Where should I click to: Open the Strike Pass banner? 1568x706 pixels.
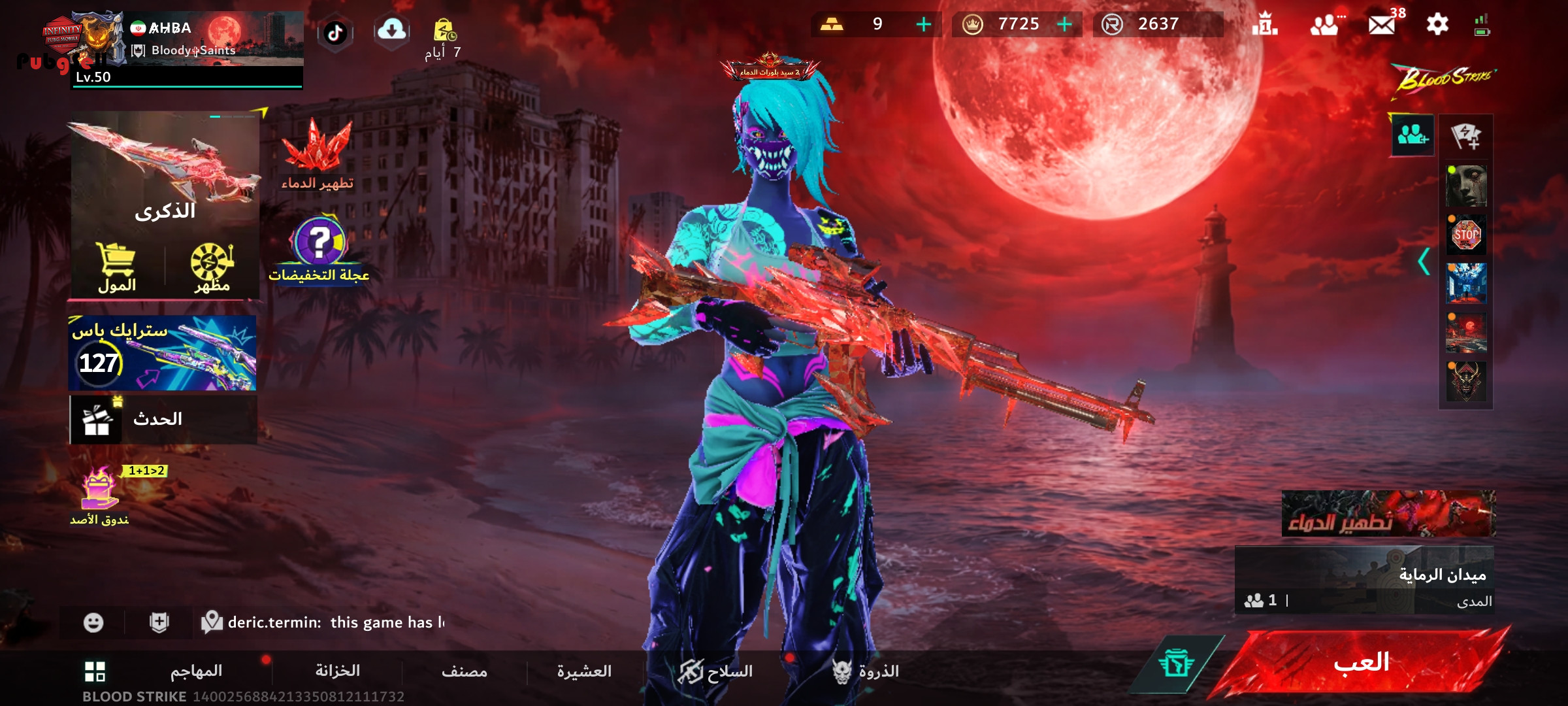[163, 354]
